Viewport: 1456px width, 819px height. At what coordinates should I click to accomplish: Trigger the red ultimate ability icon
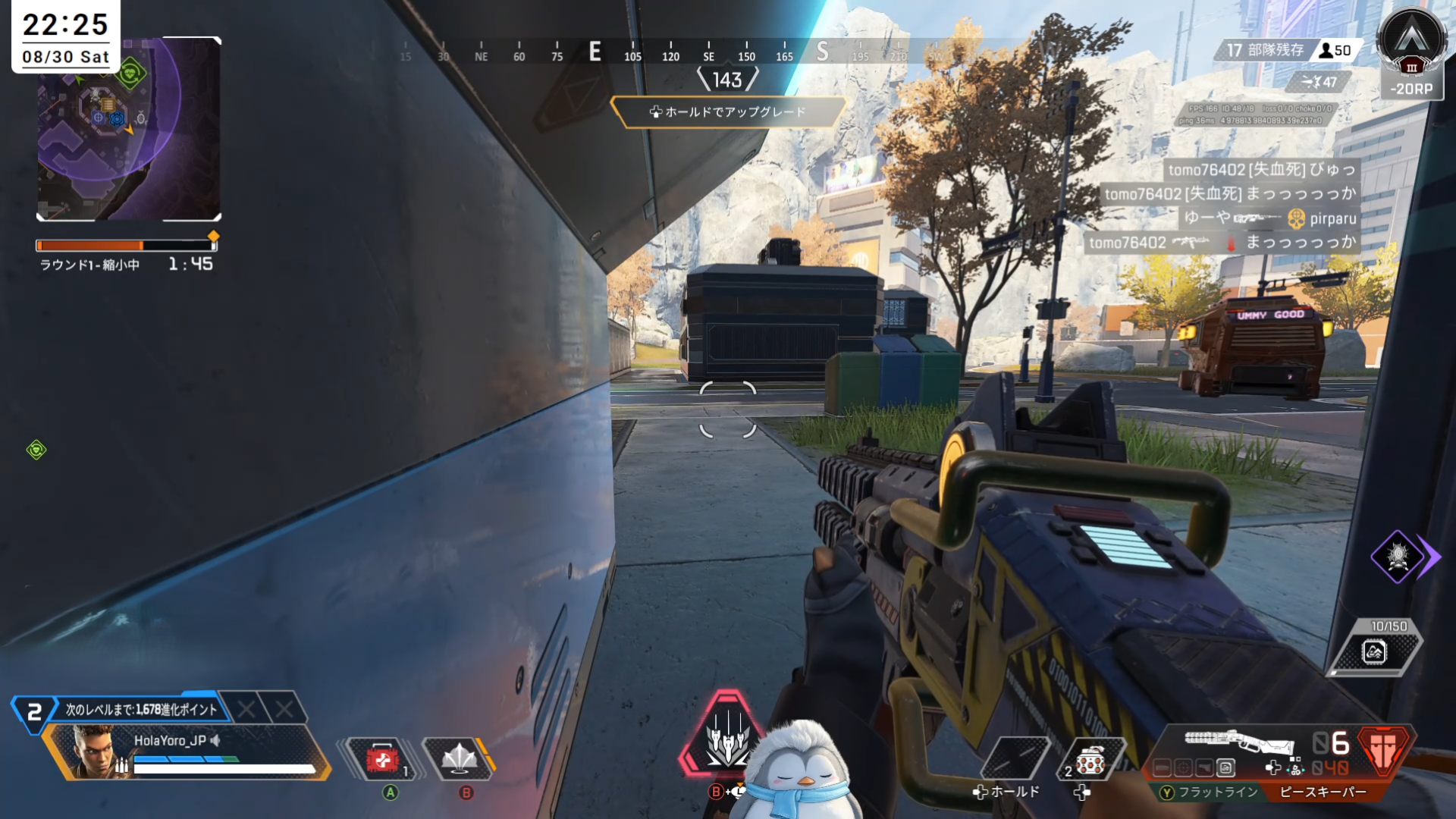[x=726, y=736]
